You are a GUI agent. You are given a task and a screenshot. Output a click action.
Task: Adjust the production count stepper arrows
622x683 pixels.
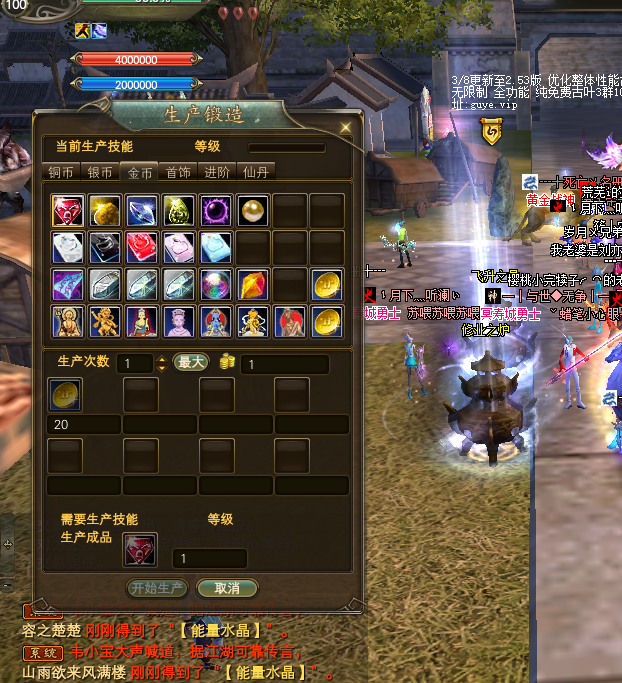coord(161,363)
